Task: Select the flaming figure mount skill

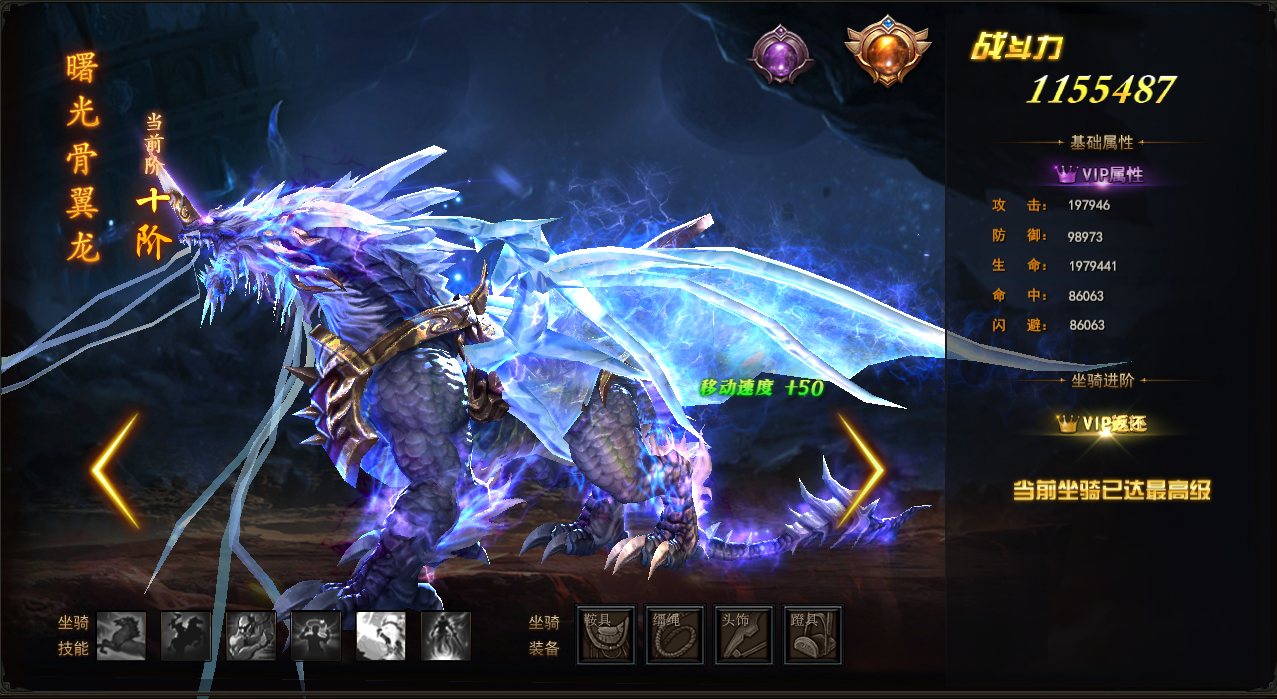Action: pos(446,636)
